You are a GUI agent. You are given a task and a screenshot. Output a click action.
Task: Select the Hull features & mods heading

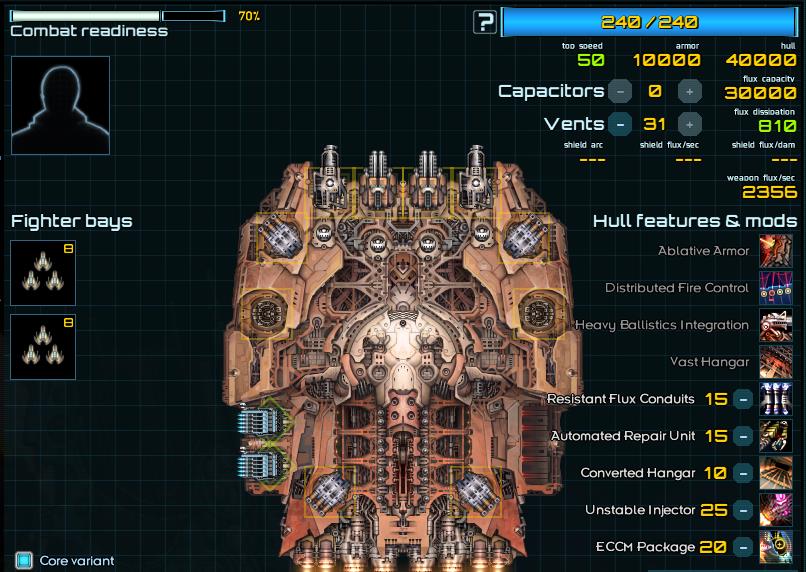(695, 221)
